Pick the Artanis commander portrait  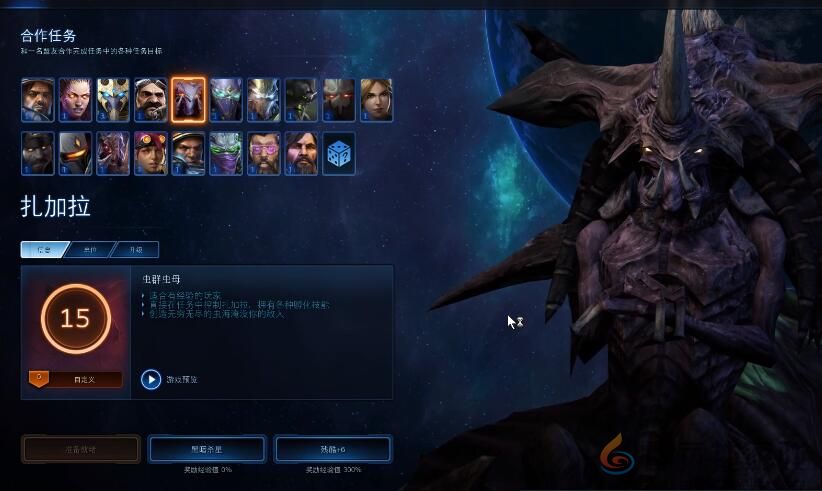click(113, 100)
